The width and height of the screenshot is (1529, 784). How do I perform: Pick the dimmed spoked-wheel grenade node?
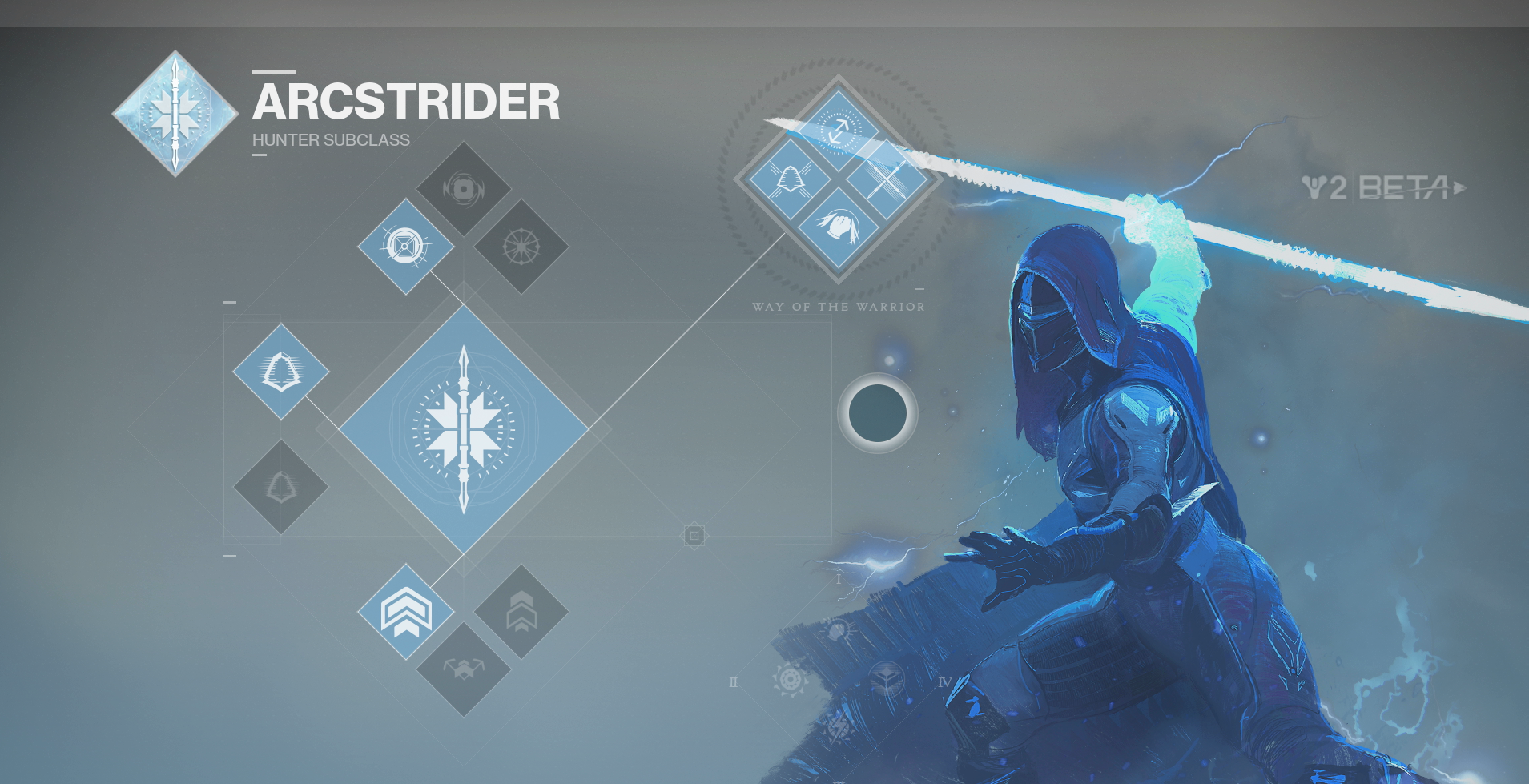[521, 246]
